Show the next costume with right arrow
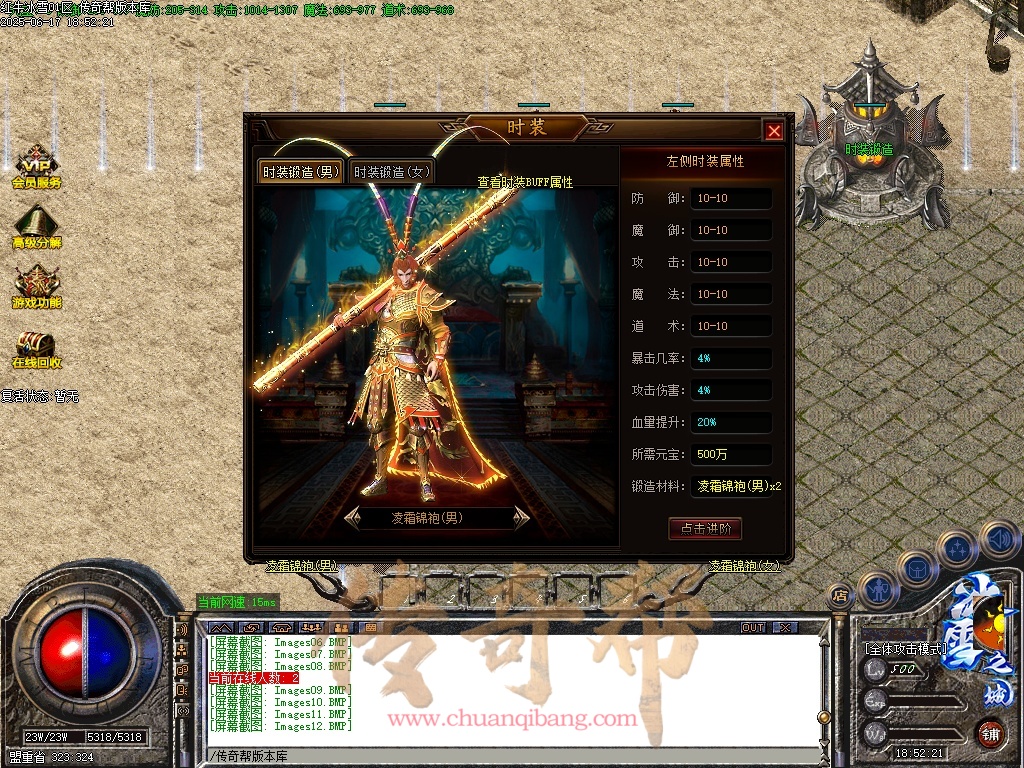Screen dimensions: 1024x768 521,517
